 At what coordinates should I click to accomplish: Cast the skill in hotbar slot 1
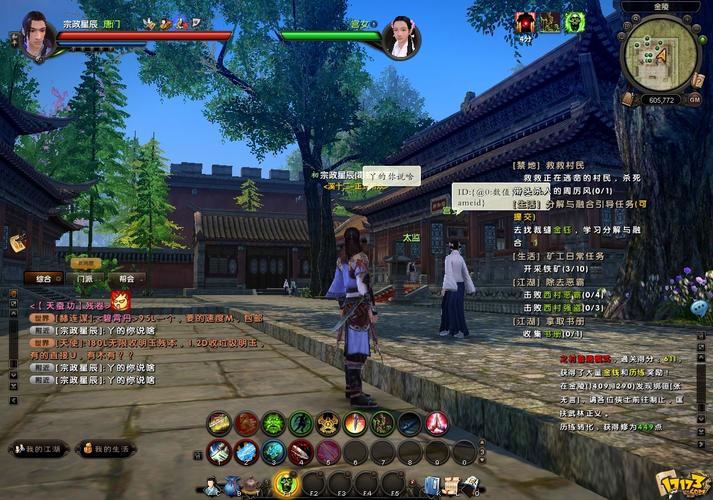tap(219, 453)
